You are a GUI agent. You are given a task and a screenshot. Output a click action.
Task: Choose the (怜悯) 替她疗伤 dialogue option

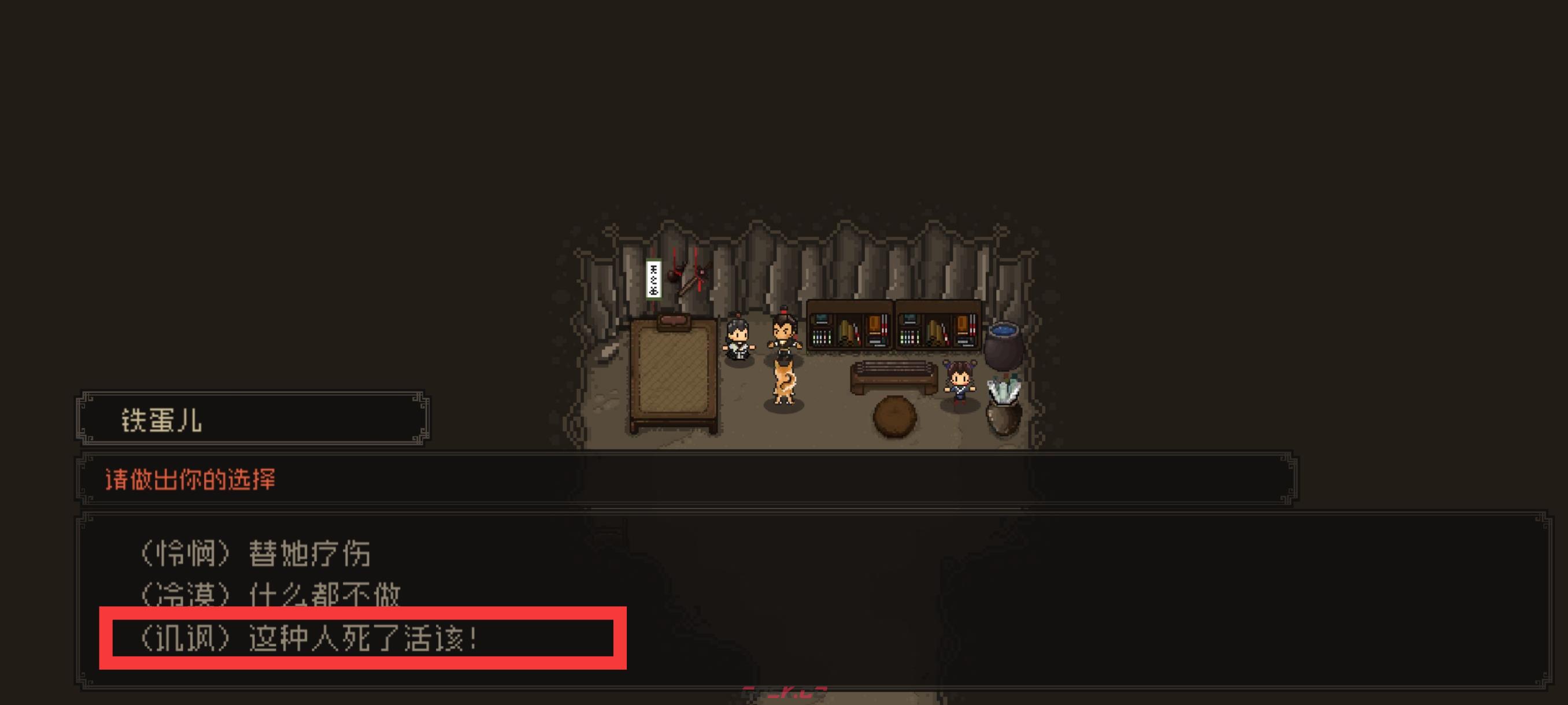click(x=255, y=554)
